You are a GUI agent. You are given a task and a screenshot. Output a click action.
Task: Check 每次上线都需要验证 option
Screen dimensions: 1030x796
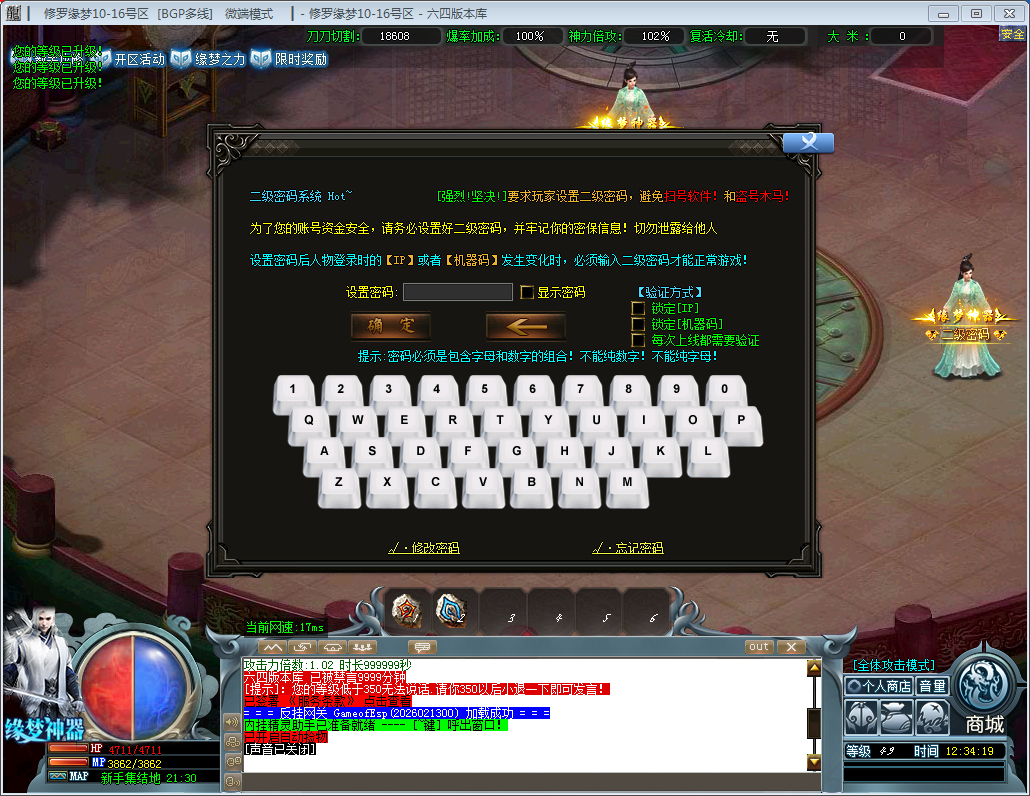point(638,340)
